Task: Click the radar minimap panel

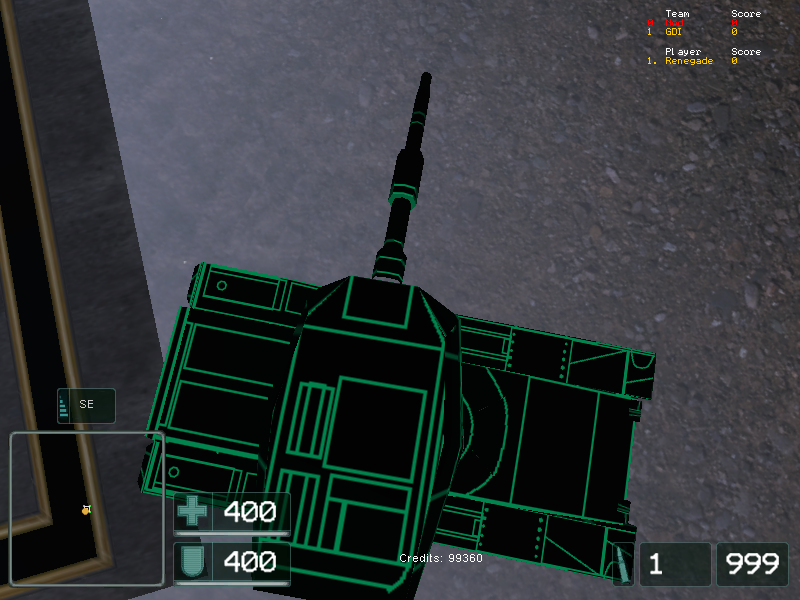Action: point(87,509)
